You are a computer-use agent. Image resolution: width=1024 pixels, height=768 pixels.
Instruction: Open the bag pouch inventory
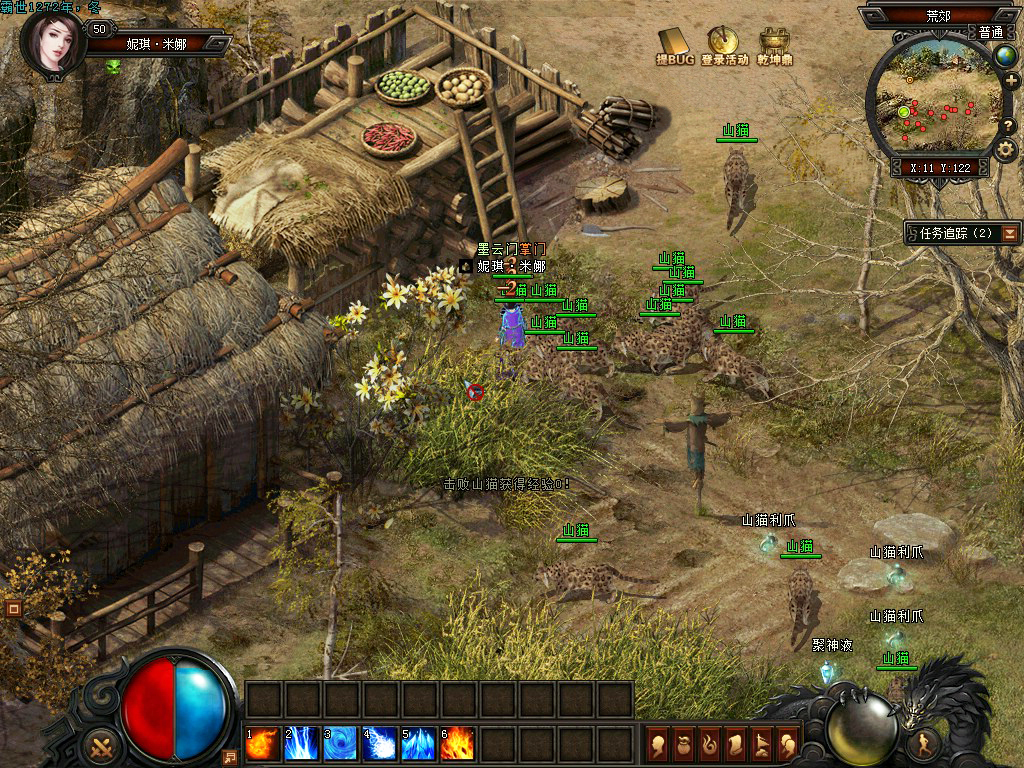[x=685, y=744]
